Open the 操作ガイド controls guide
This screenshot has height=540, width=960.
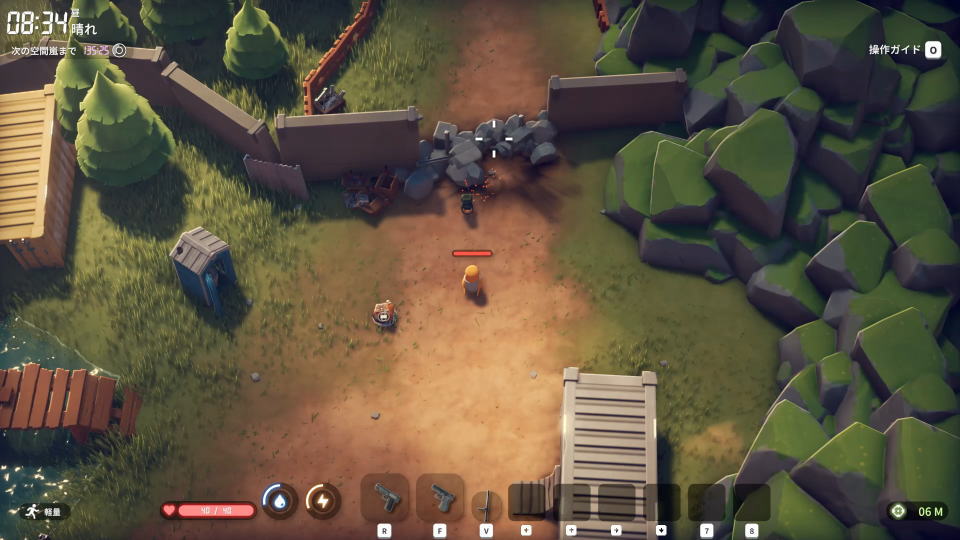(x=905, y=50)
